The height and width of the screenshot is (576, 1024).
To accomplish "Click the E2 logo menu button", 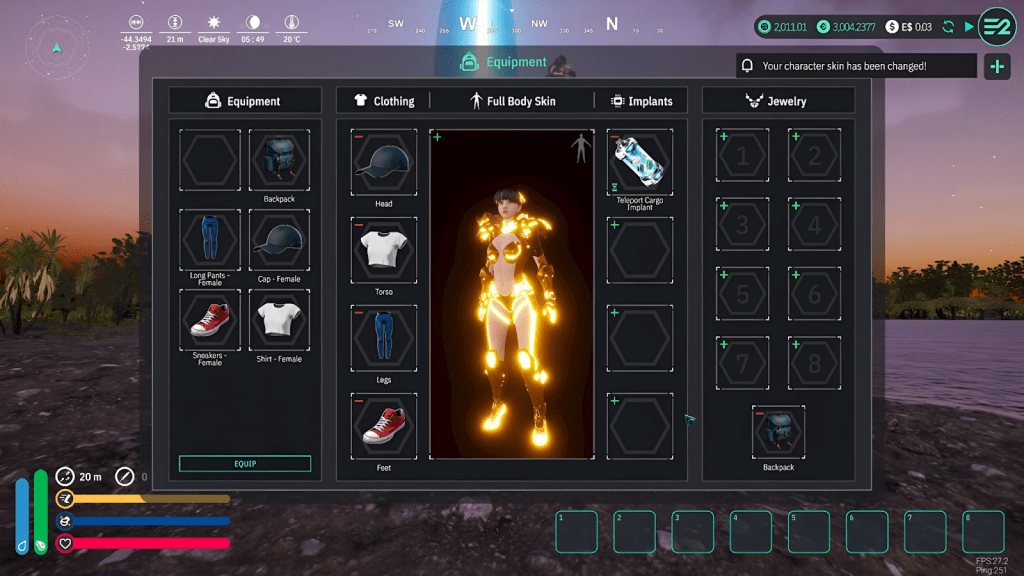I will tap(997, 26).
